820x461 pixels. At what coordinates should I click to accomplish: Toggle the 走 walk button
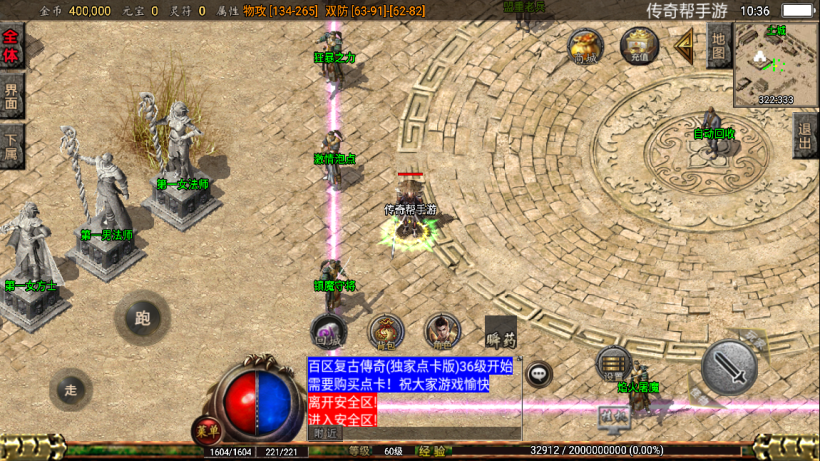tap(70, 388)
